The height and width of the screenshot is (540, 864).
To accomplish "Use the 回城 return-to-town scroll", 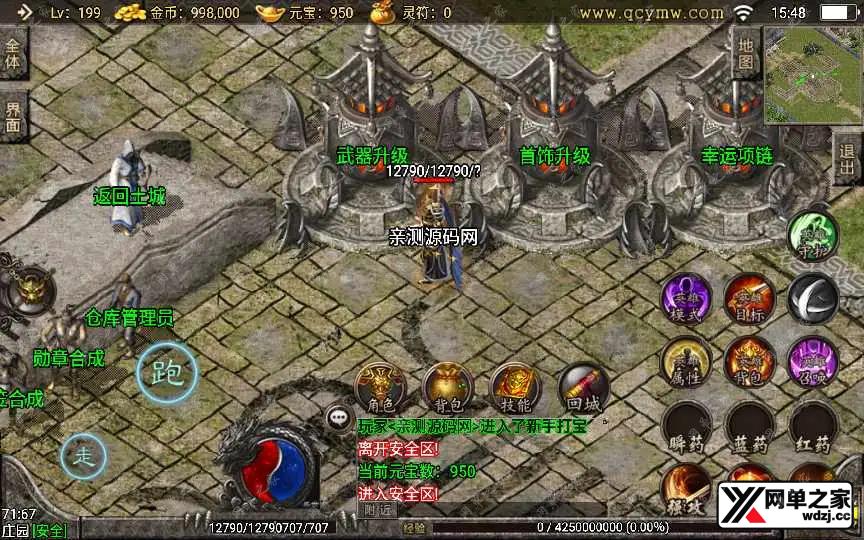I will point(583,387).
